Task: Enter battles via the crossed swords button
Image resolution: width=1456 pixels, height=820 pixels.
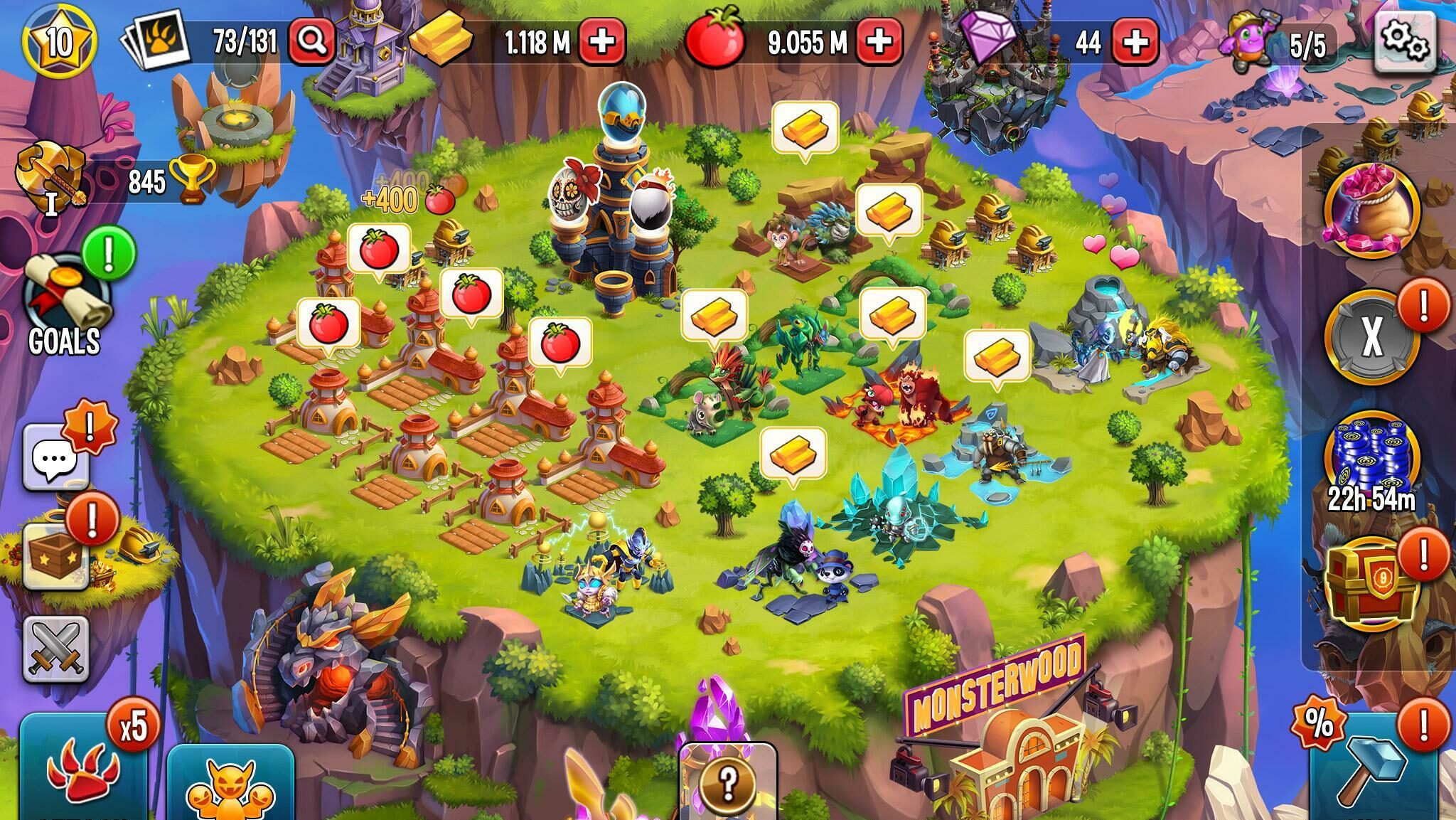Action: [x=56, y=649]
